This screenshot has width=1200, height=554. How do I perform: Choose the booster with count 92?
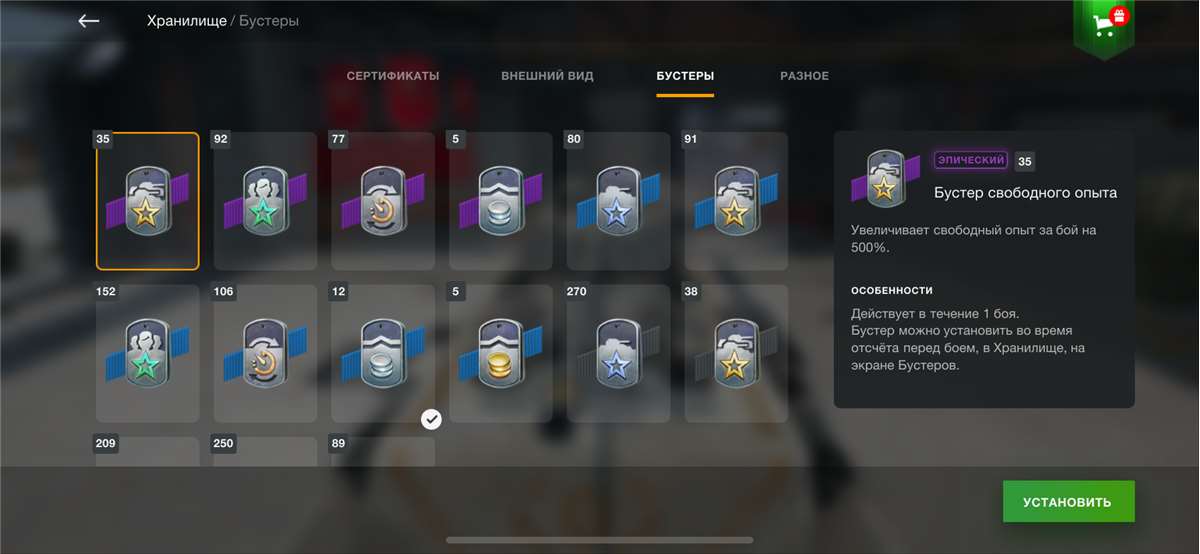(x=265, y=201)
